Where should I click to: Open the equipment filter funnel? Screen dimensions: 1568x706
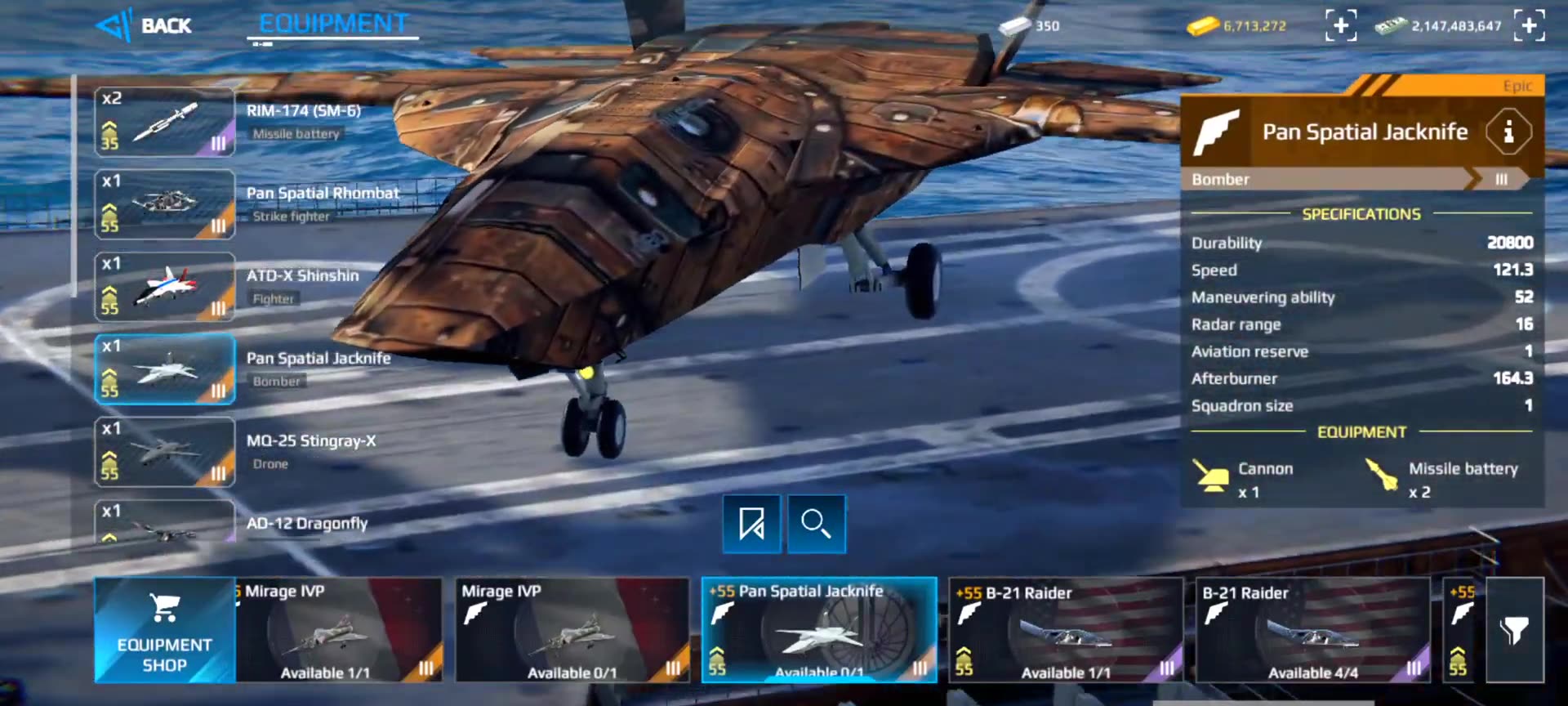[x=1514, y=630]
